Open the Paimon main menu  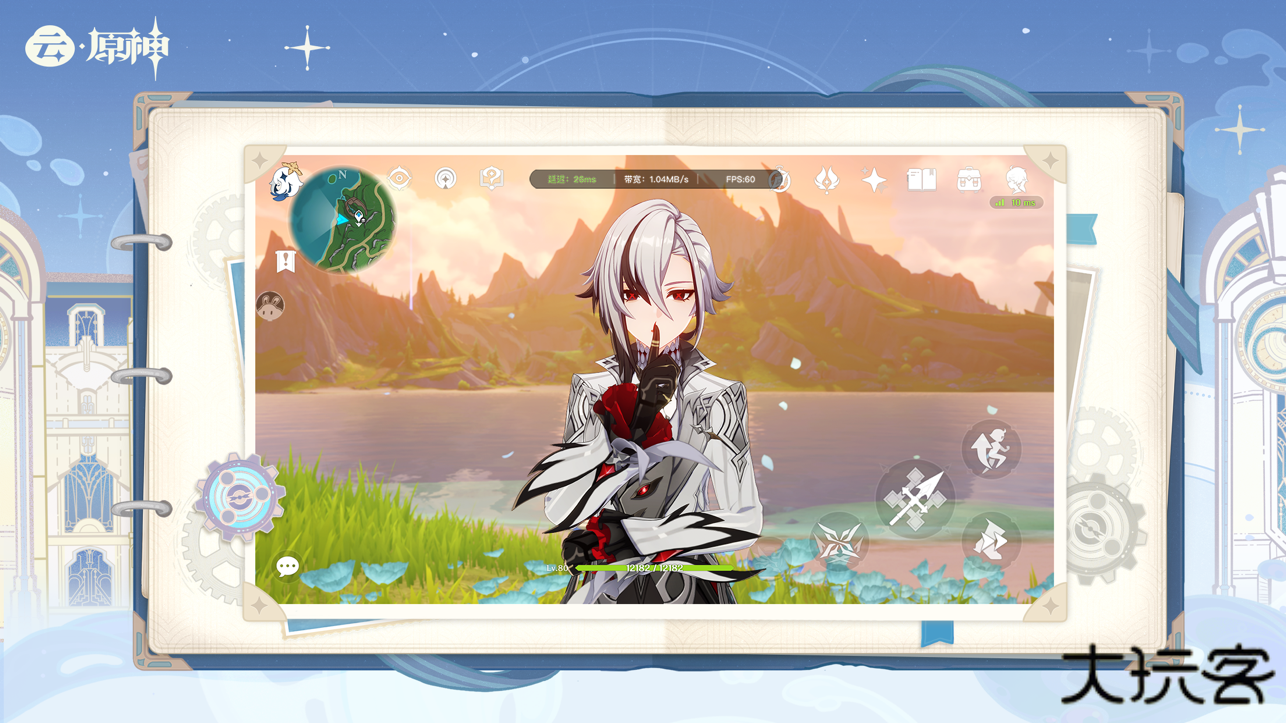point(283,180)
